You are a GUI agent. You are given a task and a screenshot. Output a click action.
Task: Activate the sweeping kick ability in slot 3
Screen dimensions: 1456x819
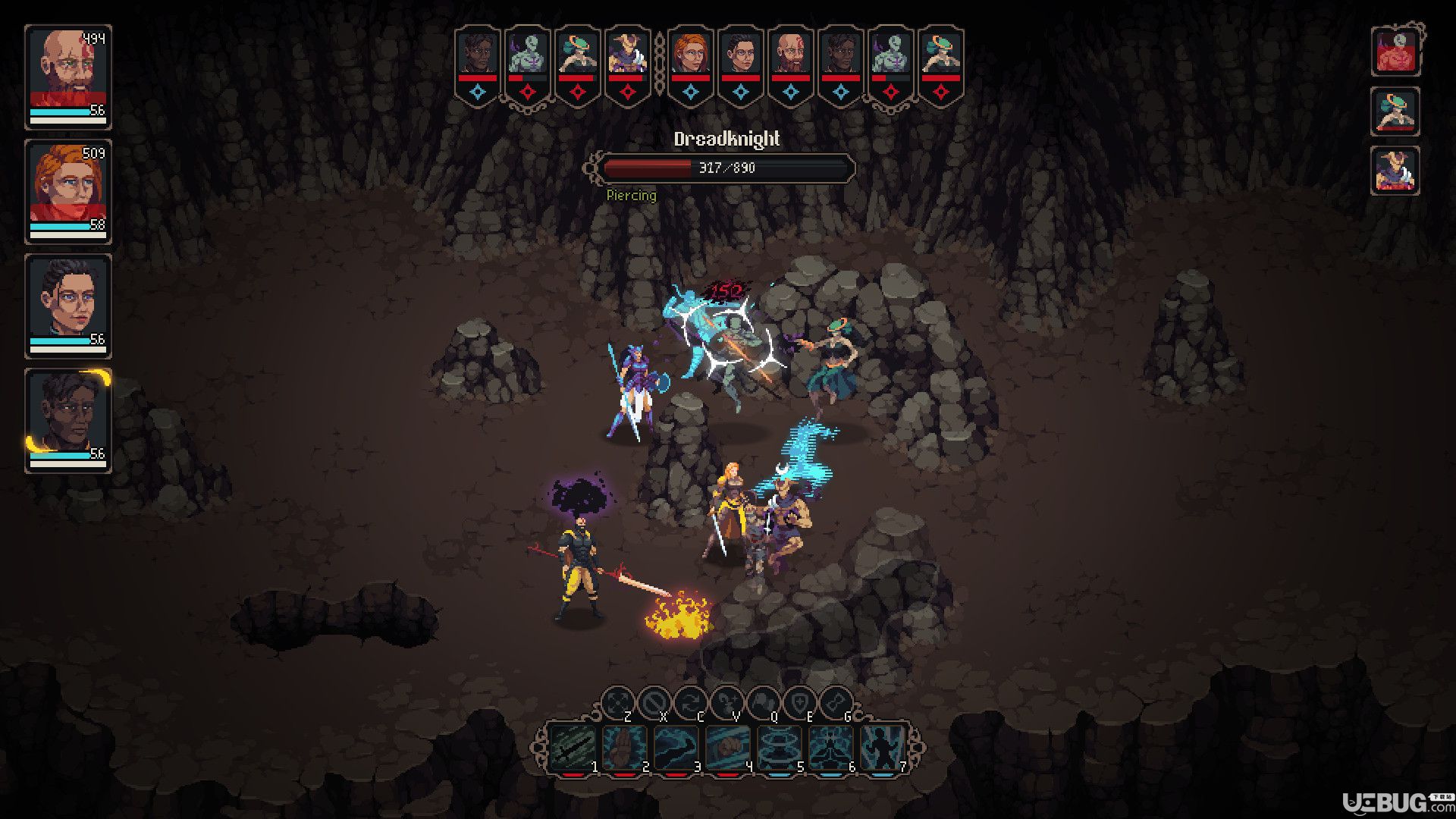pos(676,749)
